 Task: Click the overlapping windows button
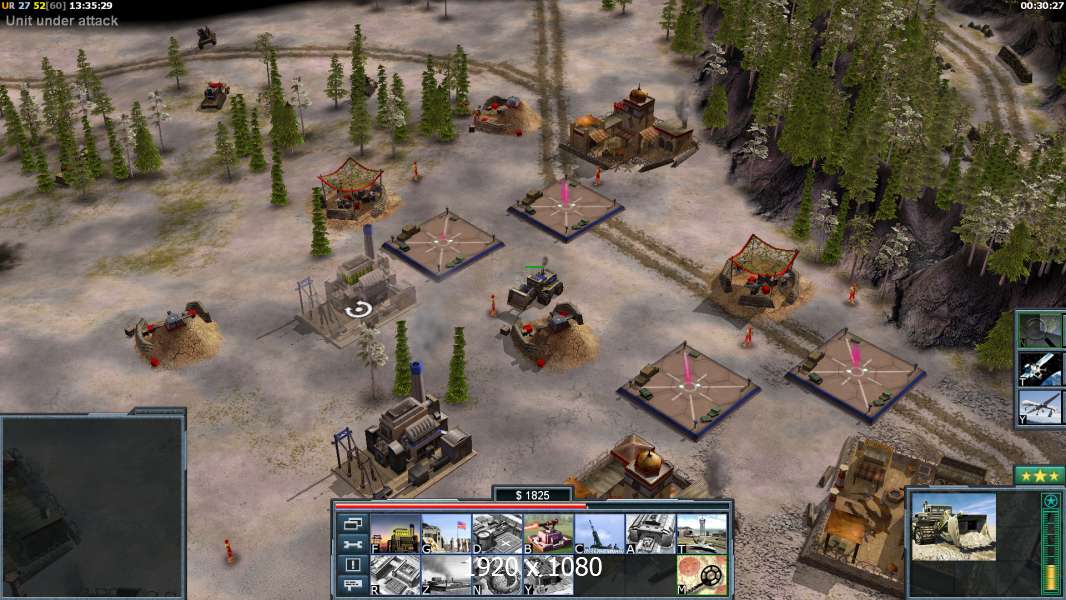tap(352, 523)
